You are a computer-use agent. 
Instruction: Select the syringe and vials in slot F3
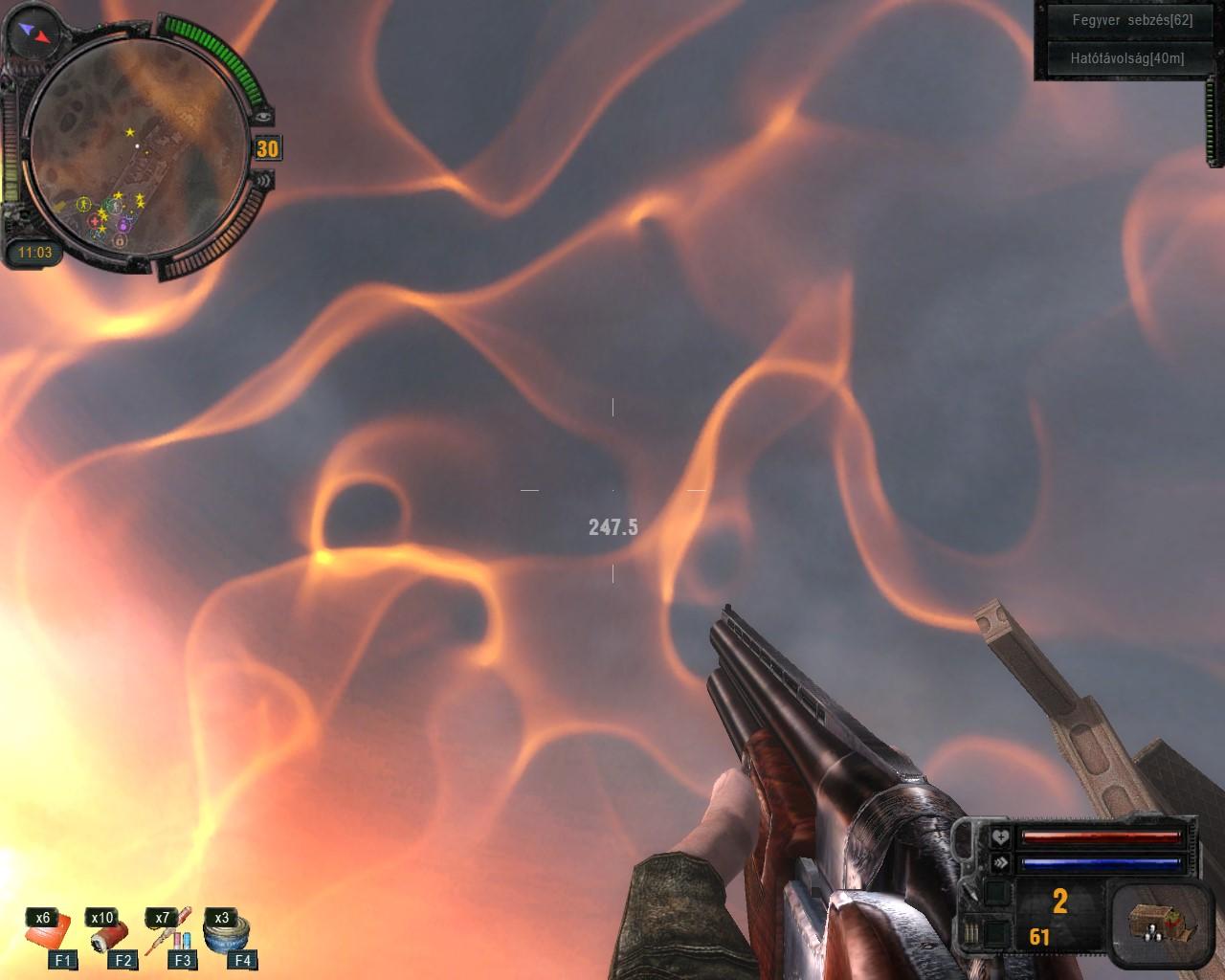[172, 938]
